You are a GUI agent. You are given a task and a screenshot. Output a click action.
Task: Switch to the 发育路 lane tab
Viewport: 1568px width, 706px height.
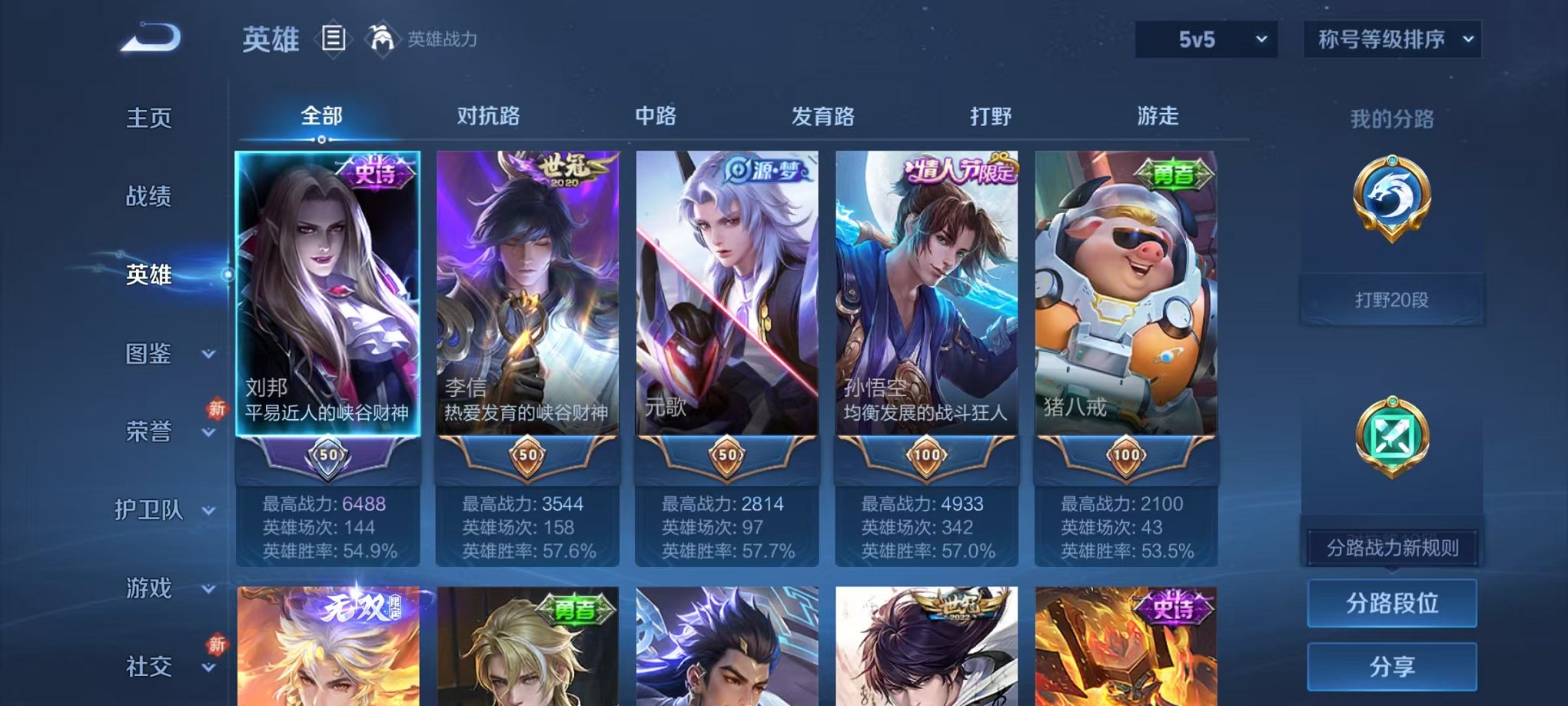[x=822, y=116]
